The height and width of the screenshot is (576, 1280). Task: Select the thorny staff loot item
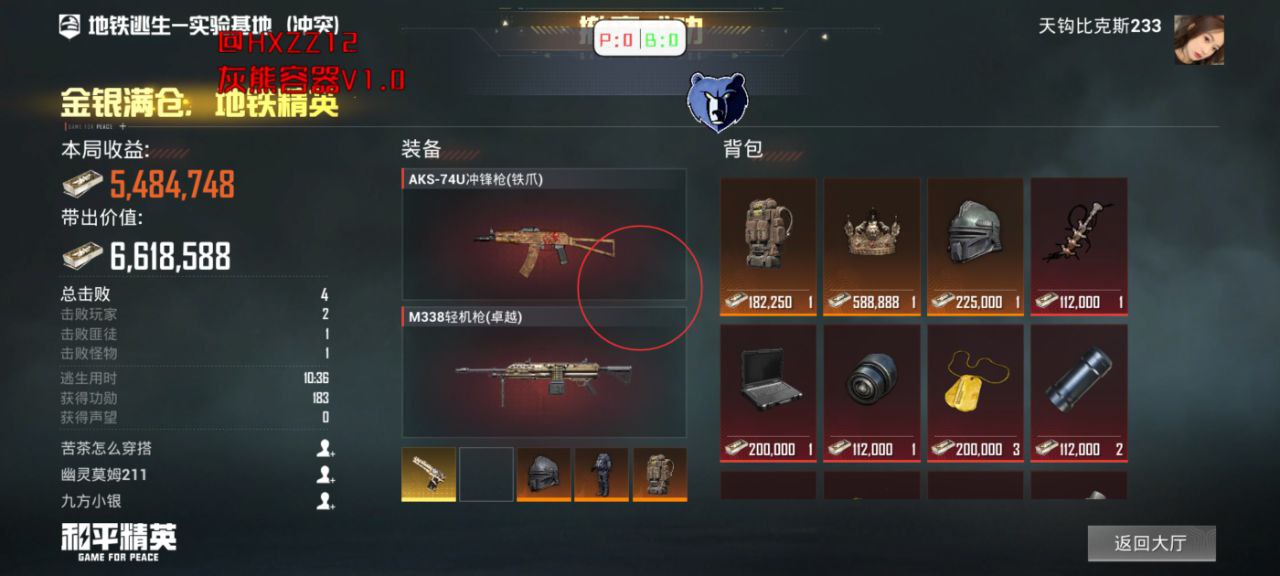tap(1079, 246)
